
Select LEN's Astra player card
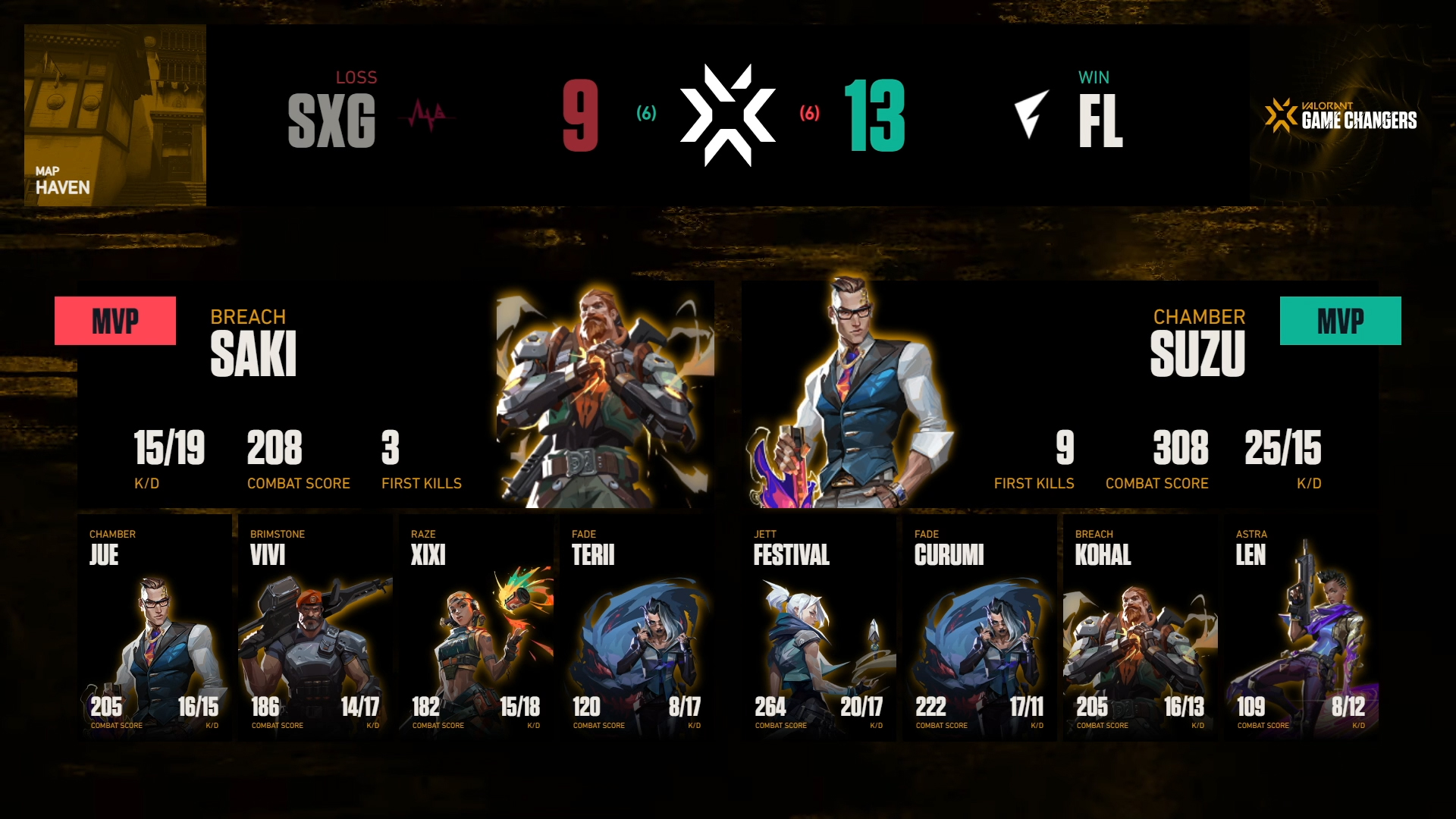(x=1301, y=626)
